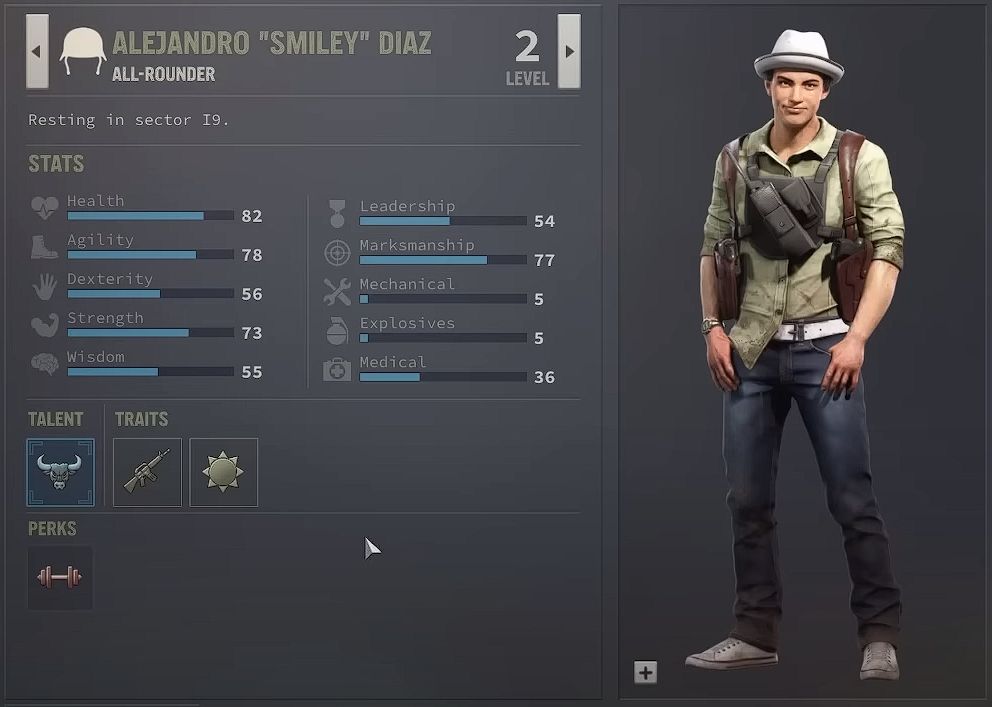Go to the previous mercenary with left arrow
This screenshot has height=707, width=992.
[x=37, y=51]
